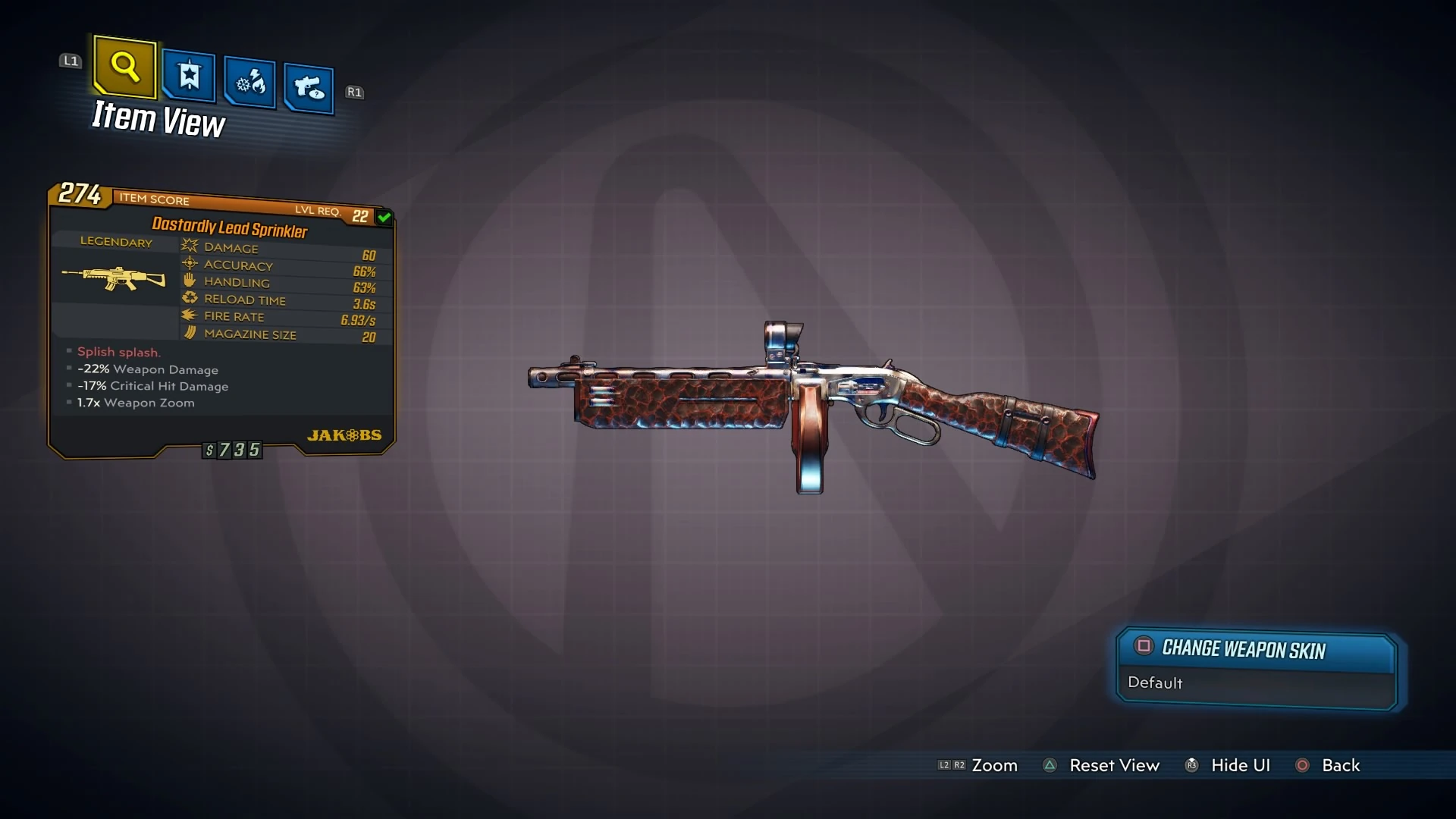Hide the UI using Hide UI

tap(1240, 765)
